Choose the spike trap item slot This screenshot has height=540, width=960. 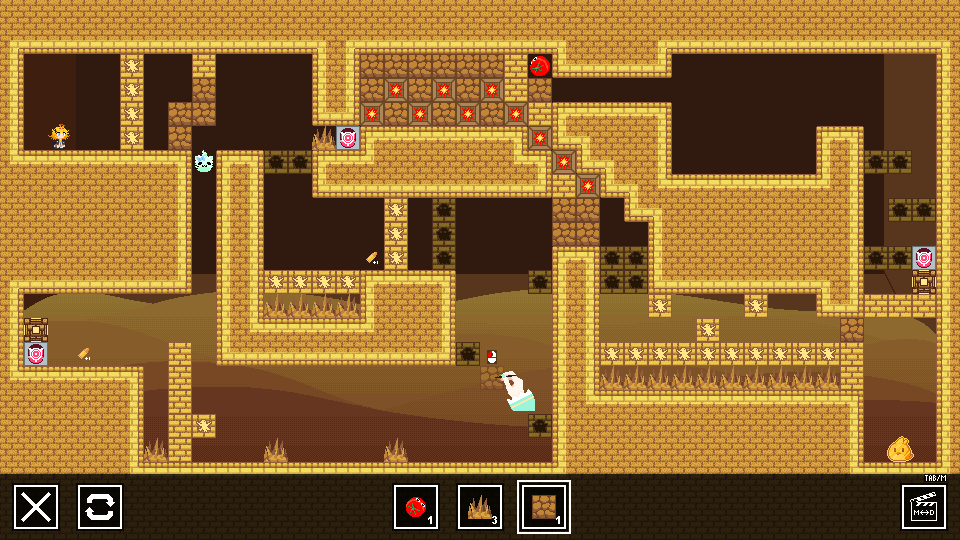[x=480, y=507]
